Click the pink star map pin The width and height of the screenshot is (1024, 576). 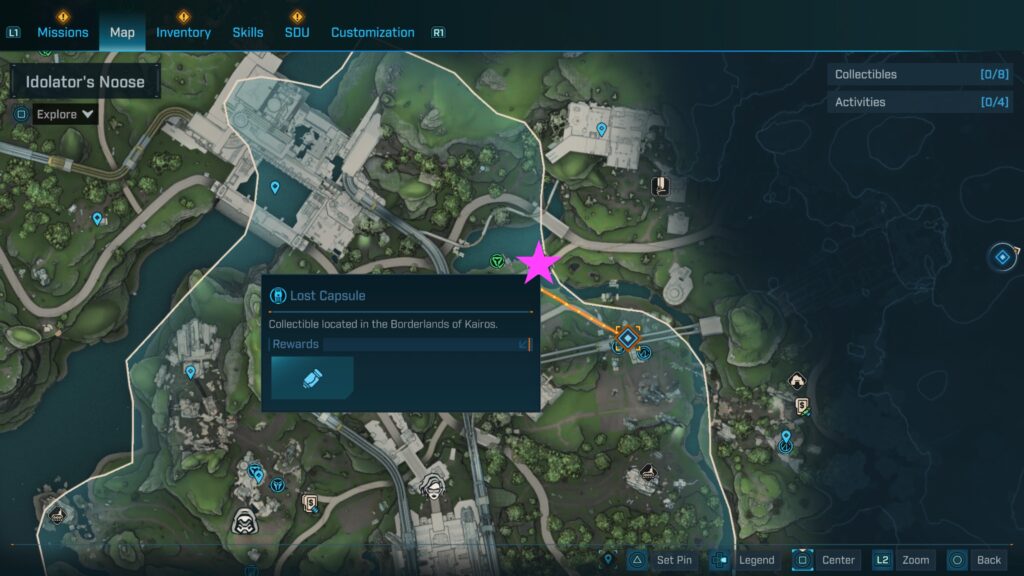coord(540,263)
